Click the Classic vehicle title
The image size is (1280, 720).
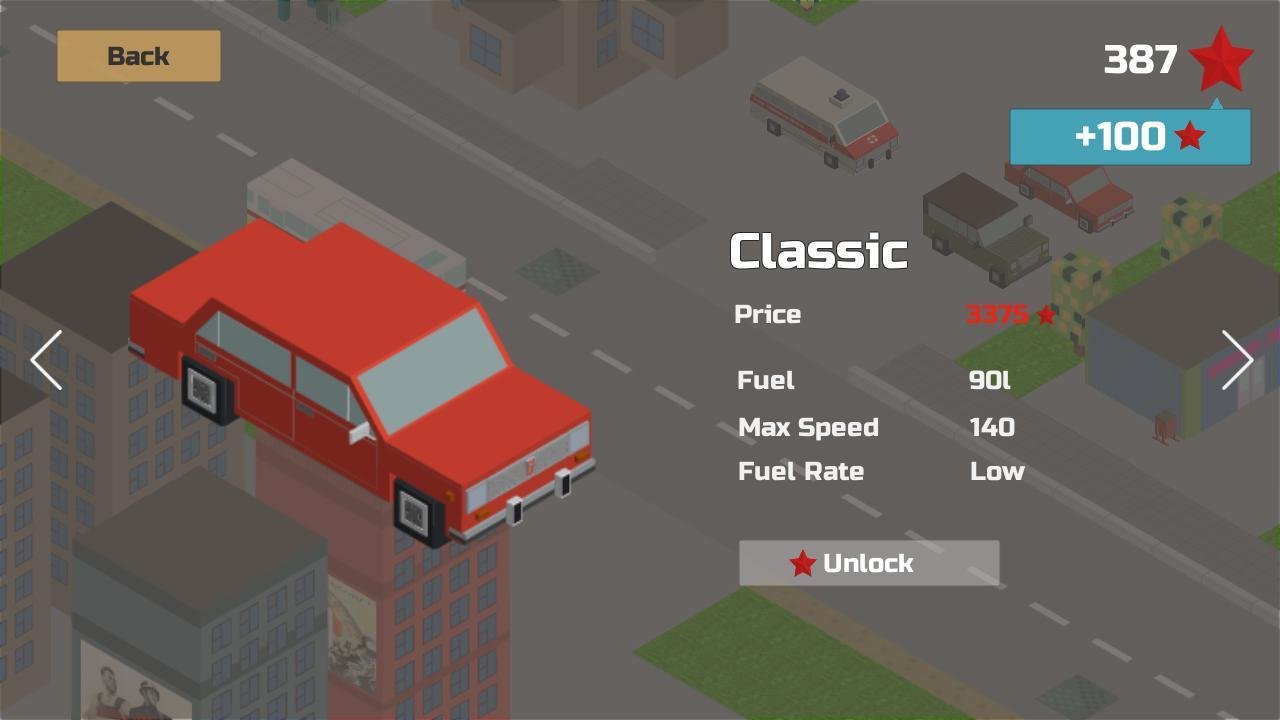[818, 251]
